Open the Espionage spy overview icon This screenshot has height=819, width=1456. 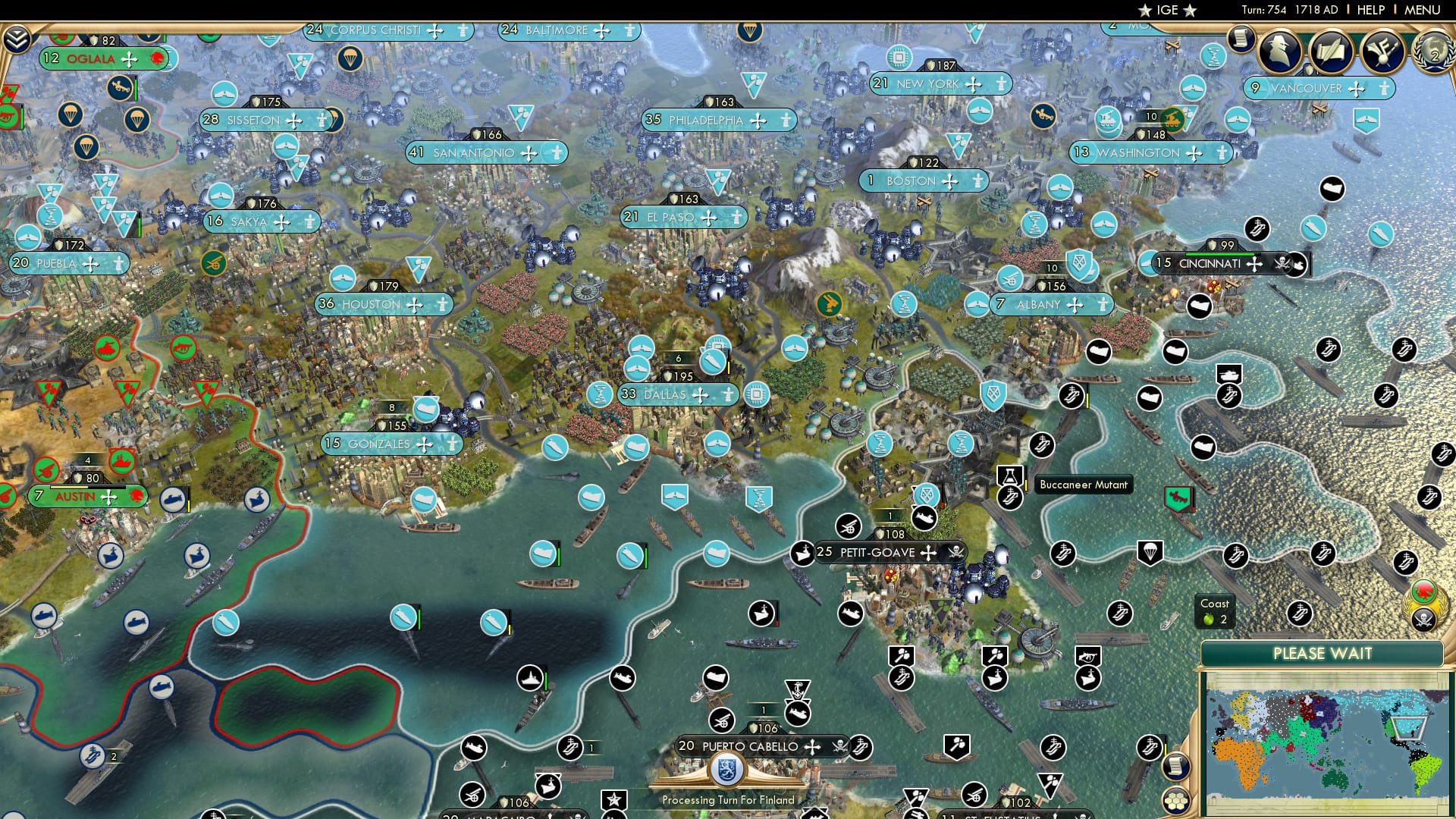click(1280, 52)
